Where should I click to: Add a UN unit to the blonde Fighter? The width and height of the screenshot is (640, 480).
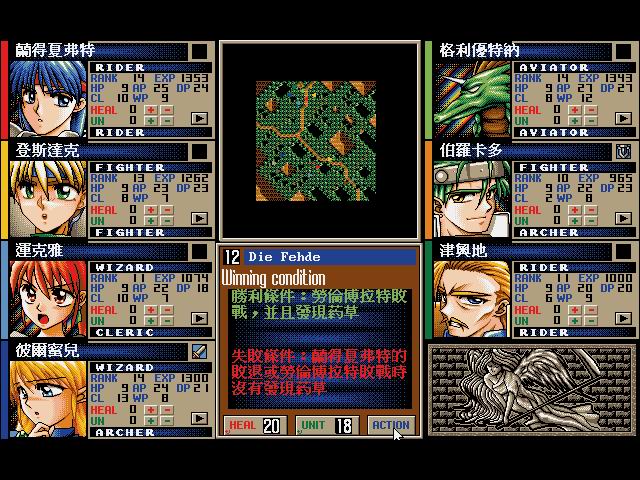[152, 221]
